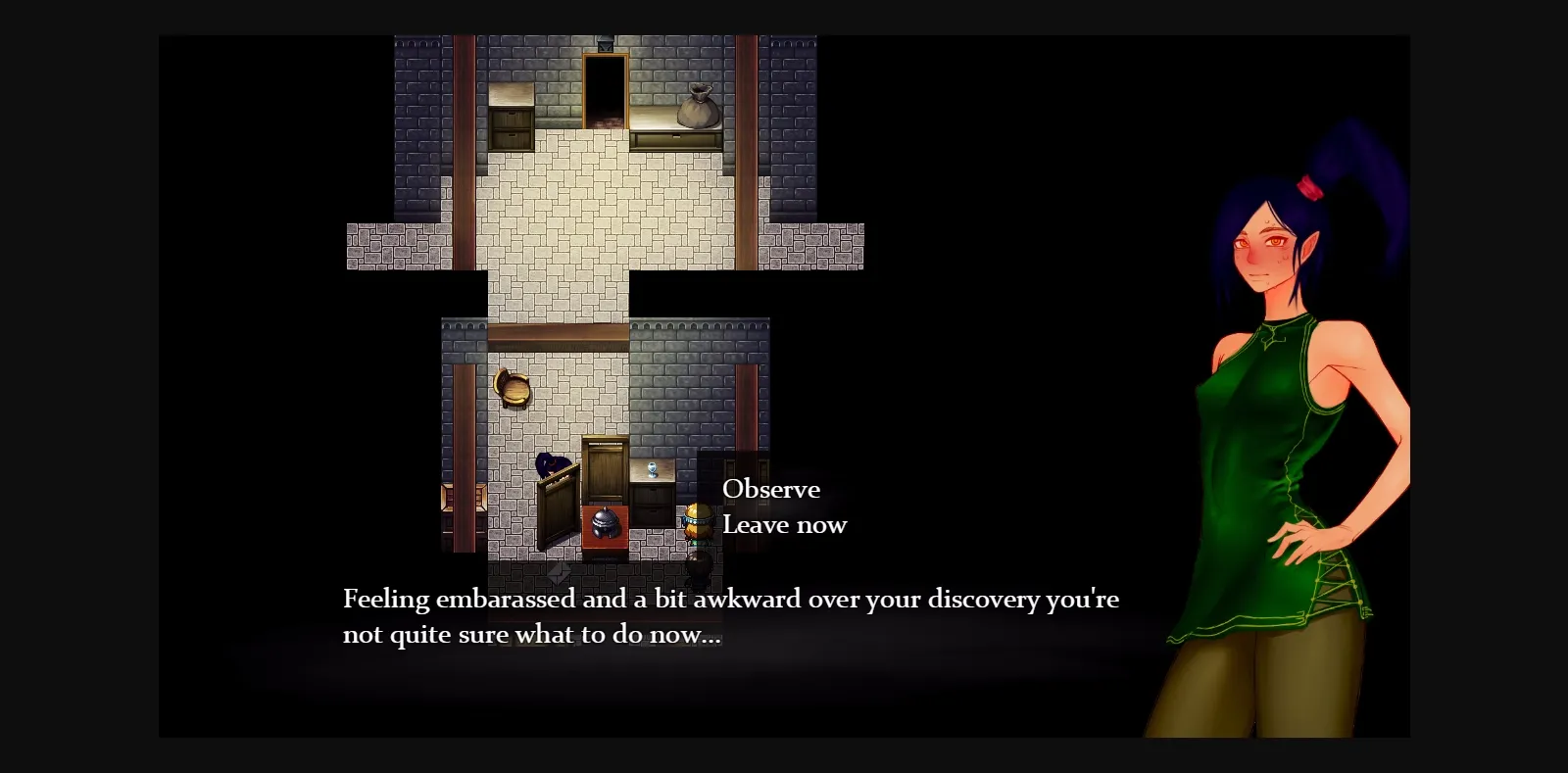1568x773 pixels.
Task: Click the blue goblet on the dresser
Action: coord(652,469)
